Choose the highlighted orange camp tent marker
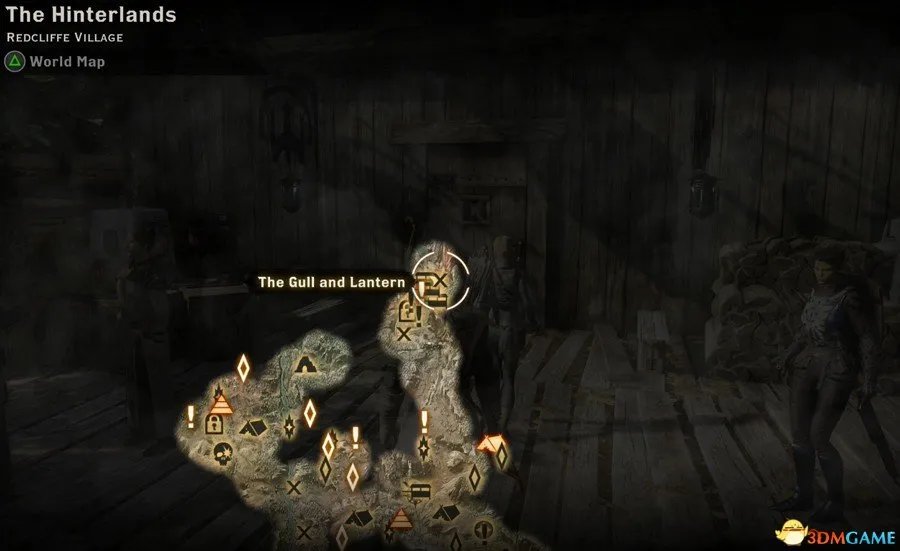 488,443
